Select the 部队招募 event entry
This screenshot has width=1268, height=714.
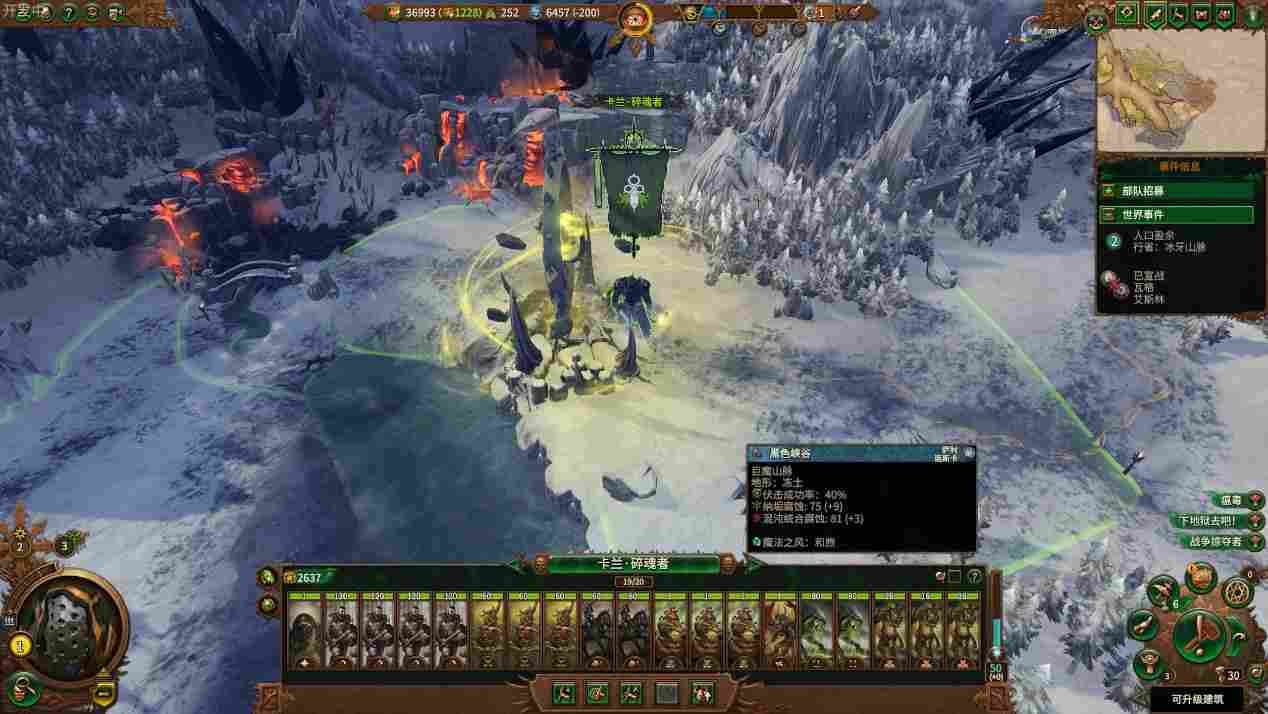click(x=1176, y=190)
